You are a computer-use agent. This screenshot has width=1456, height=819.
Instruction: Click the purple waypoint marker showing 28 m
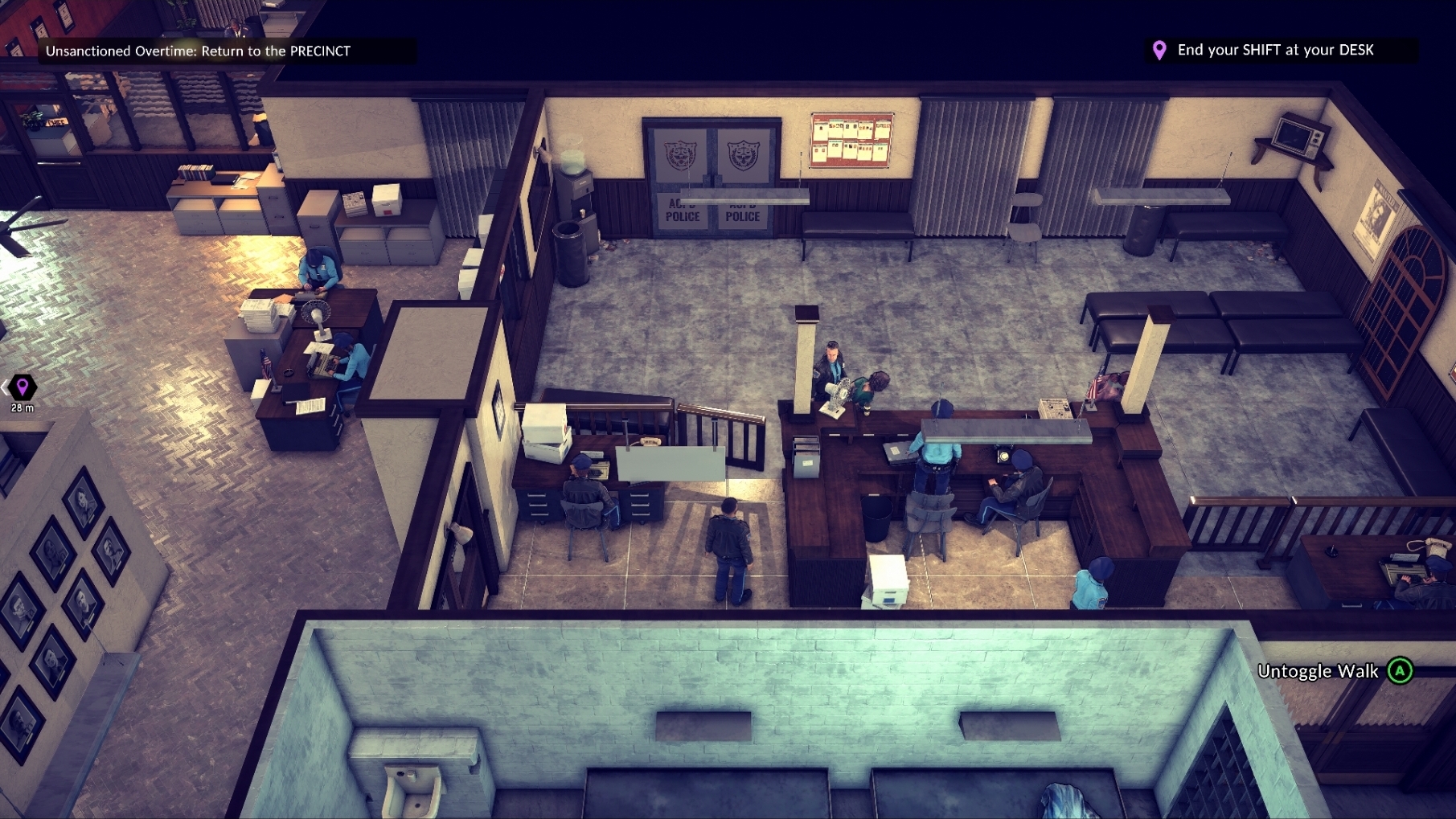pyautogui.click(x=23, y=387)
